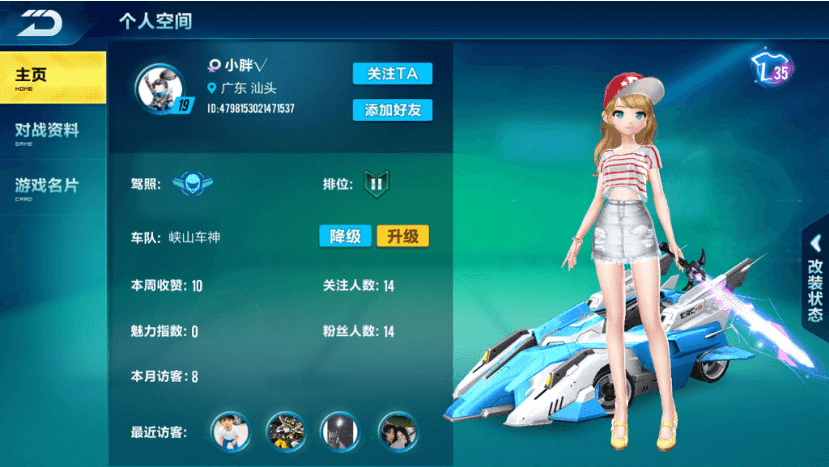This screenshot has width=829, height=467.
Task: Open the outfit shirt icon labeled 35
Action: [x=771, y=70]
